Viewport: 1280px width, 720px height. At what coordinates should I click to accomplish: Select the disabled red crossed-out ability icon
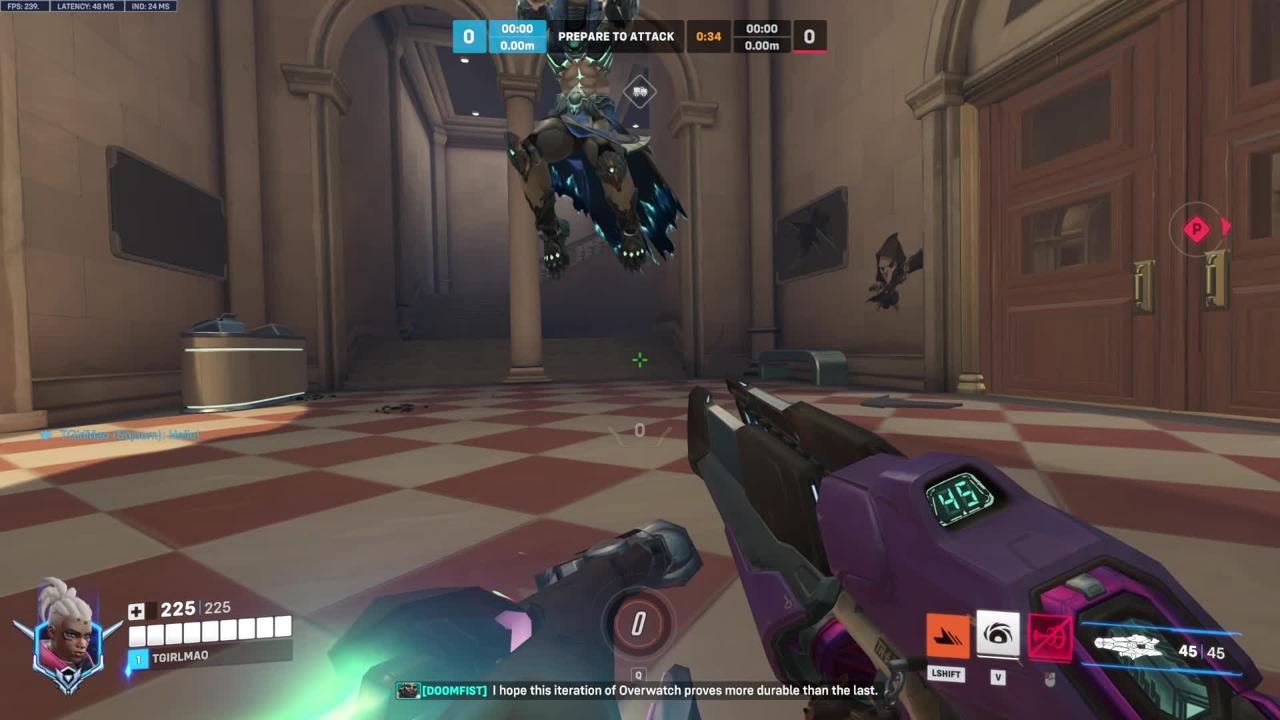click(x=1049, y=637)
